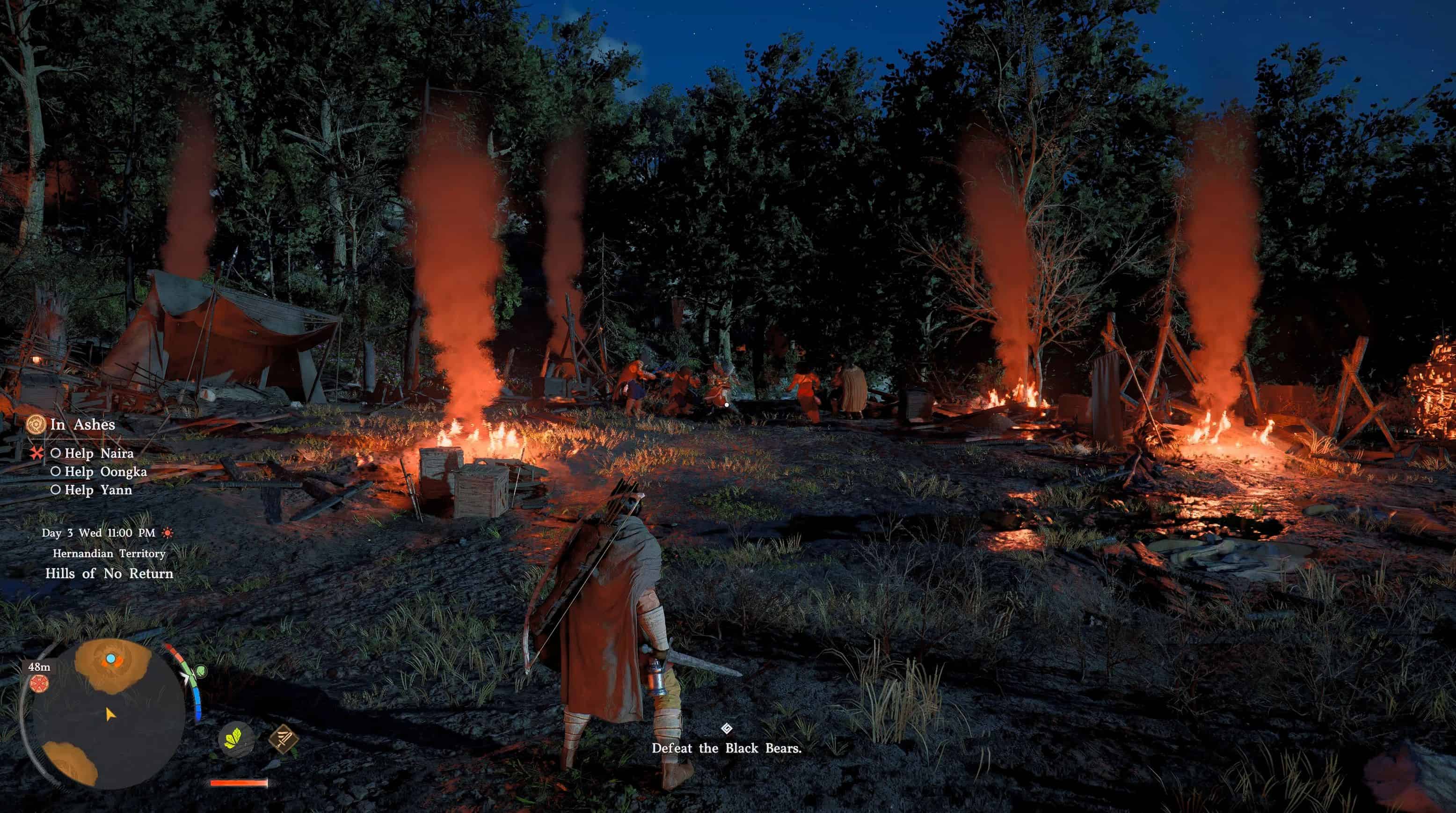The height and width of the screenshot is (813, 1456).
Task: Select the Help Oongka objective
Action: point(105,471)
